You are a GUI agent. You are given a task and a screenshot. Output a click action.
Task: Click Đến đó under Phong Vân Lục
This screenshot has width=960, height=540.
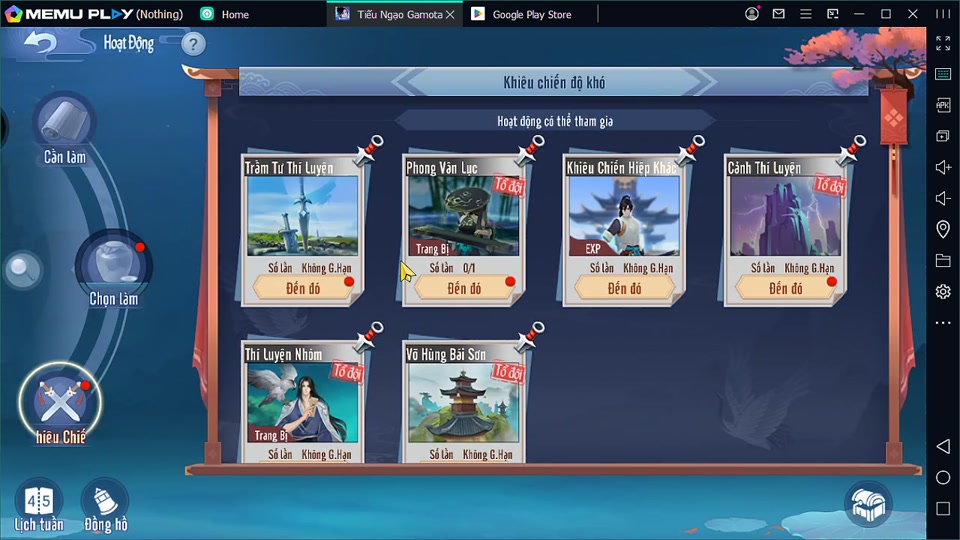pyautogui.click(x=464, y=288)
